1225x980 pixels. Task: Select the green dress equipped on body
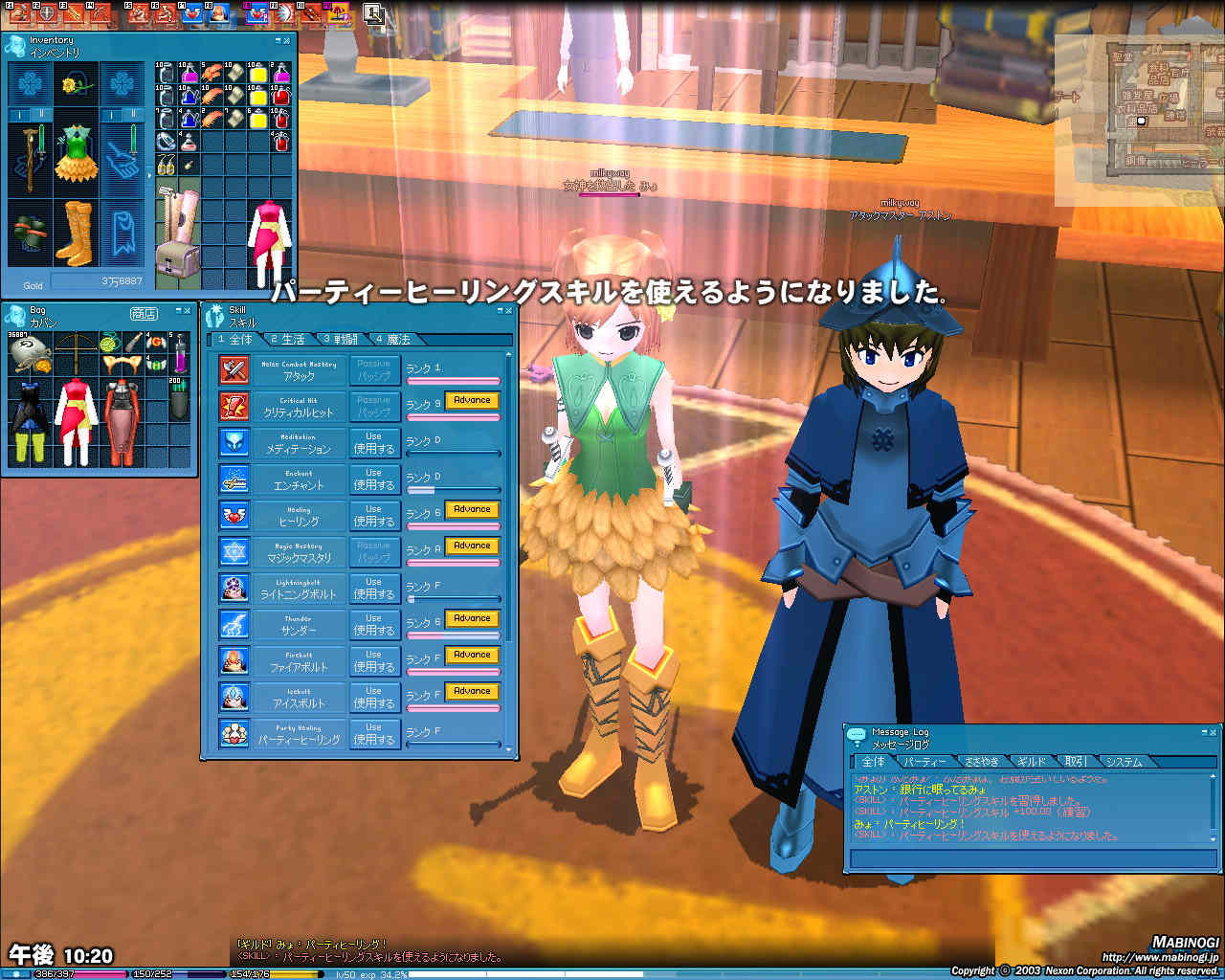(x=76, y=155)
